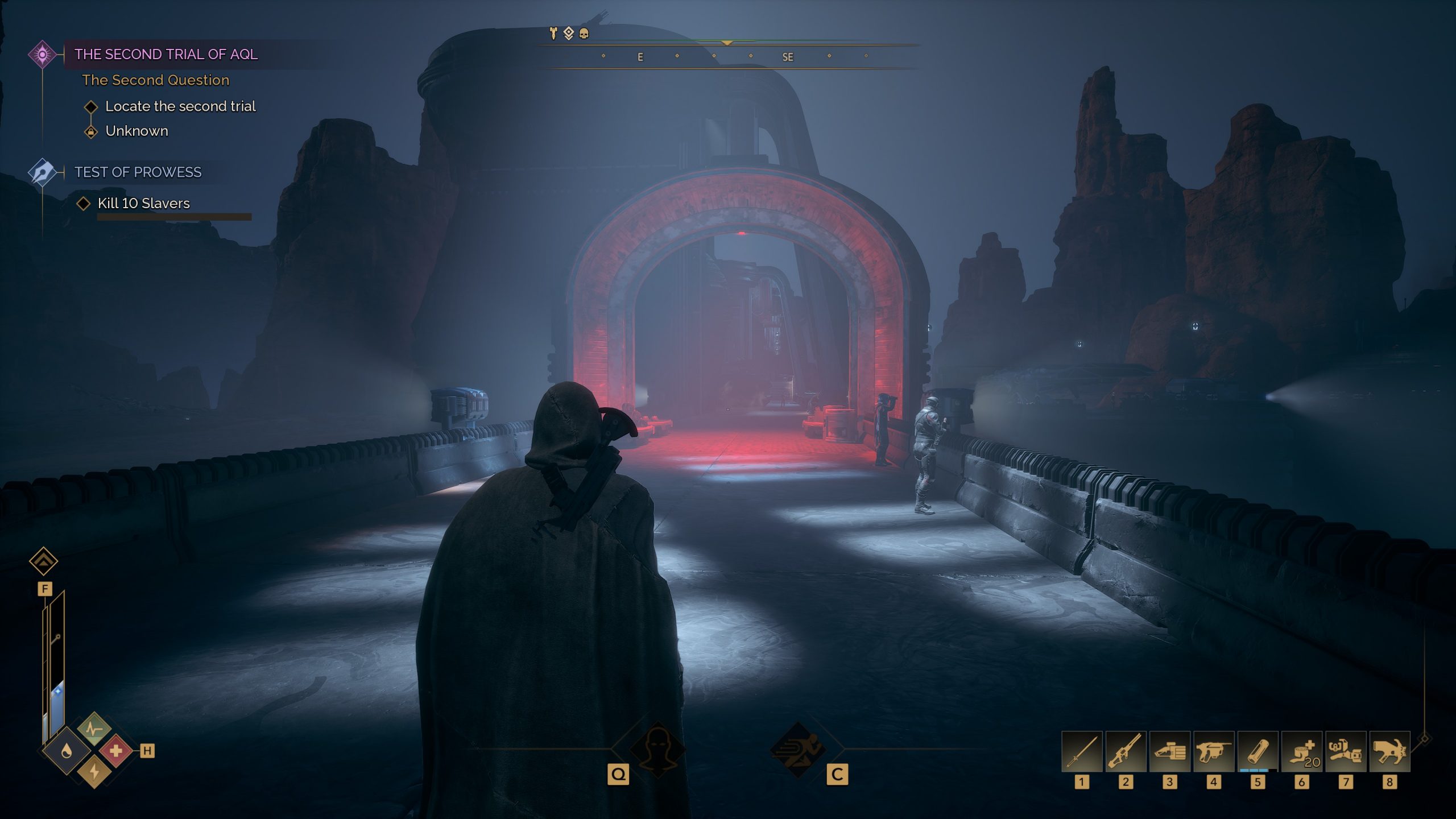Activate the running figure dash ability
1456x819 pixels.
tap(798, 749)
